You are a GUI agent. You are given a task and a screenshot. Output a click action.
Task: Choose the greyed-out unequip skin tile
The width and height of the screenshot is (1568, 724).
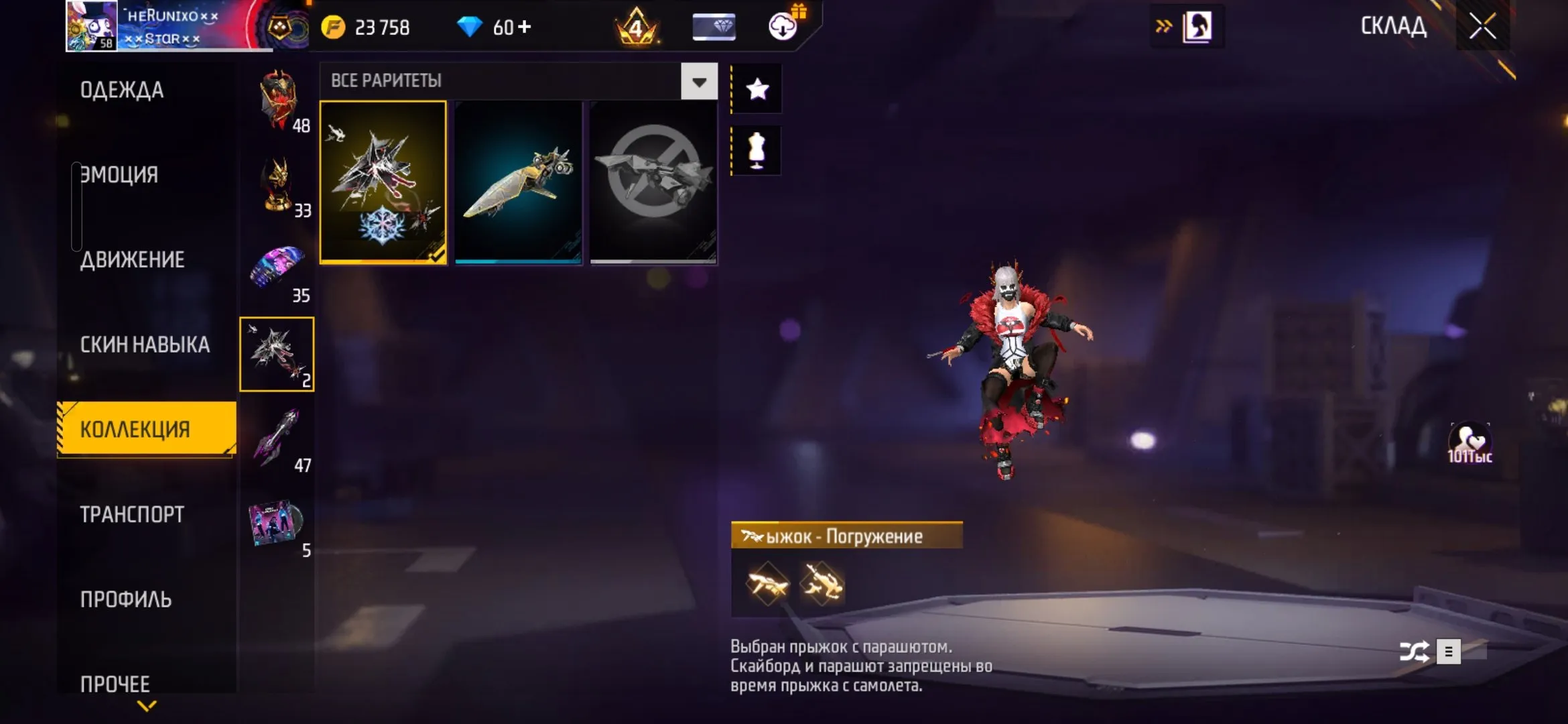pos(653,182)
